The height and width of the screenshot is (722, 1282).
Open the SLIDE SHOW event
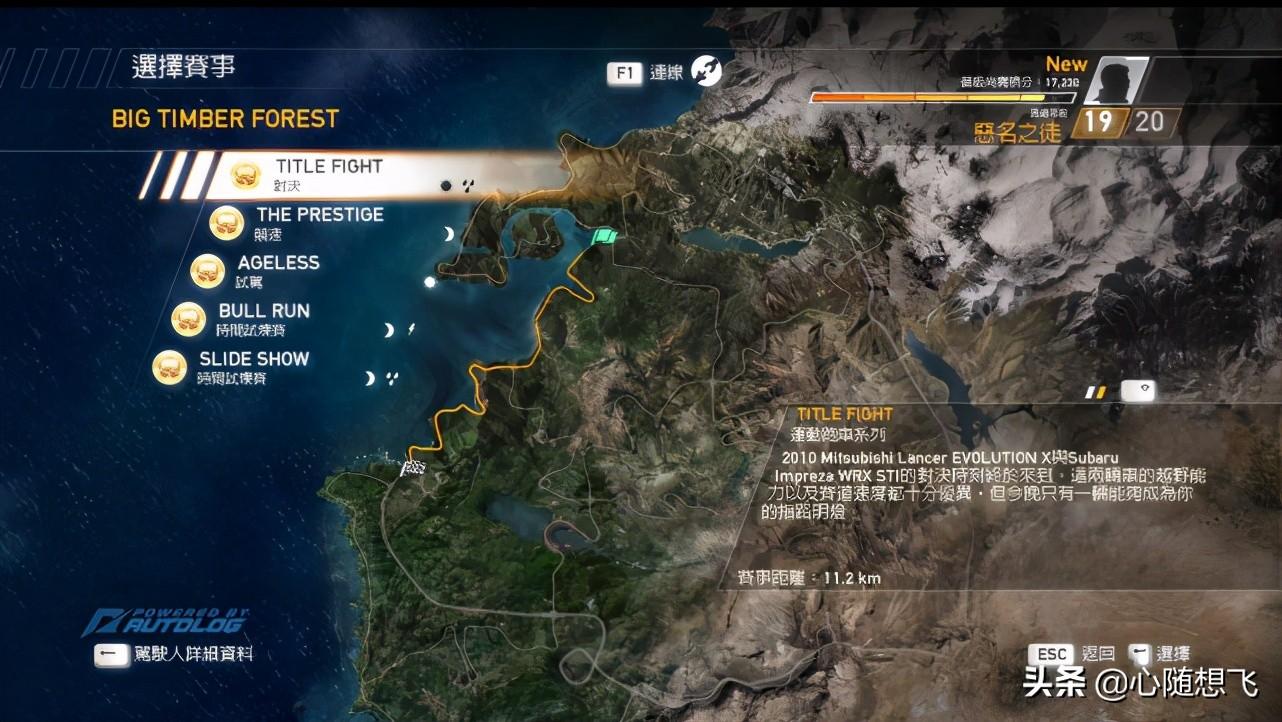(253, 366)
